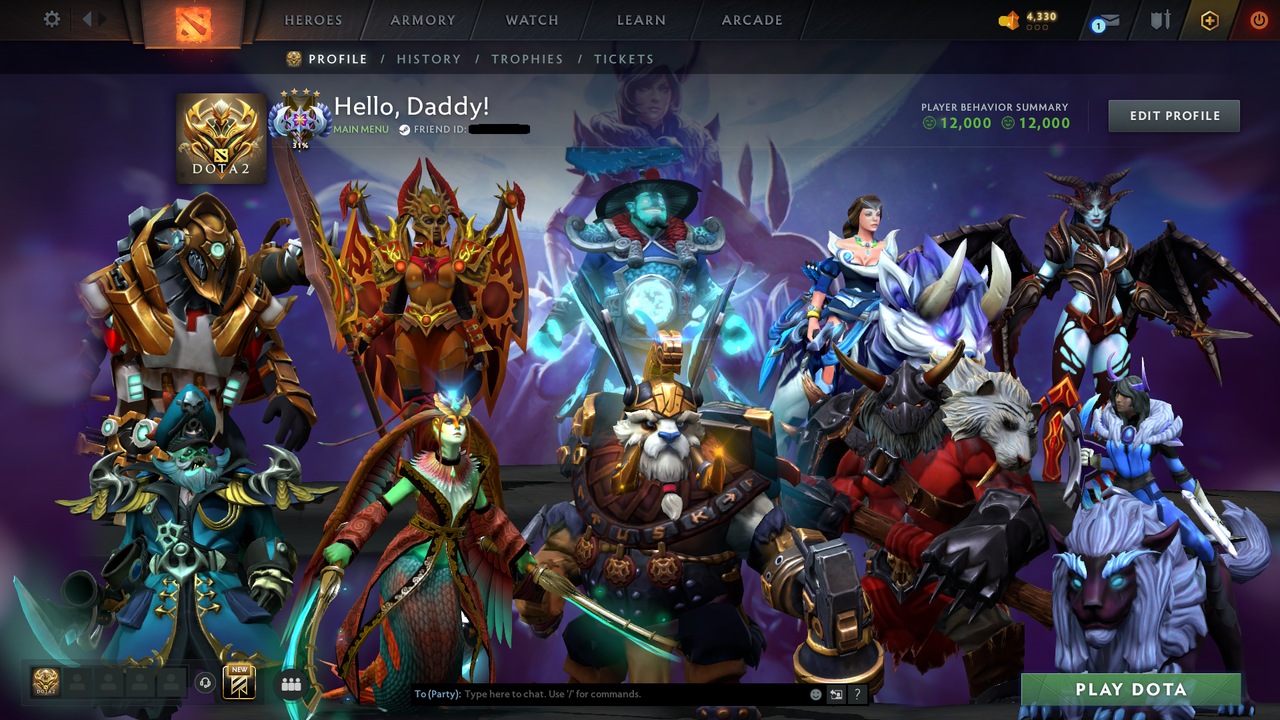Open the friends list icon
Screen dimensions: 1280x720
pos(290,683)
